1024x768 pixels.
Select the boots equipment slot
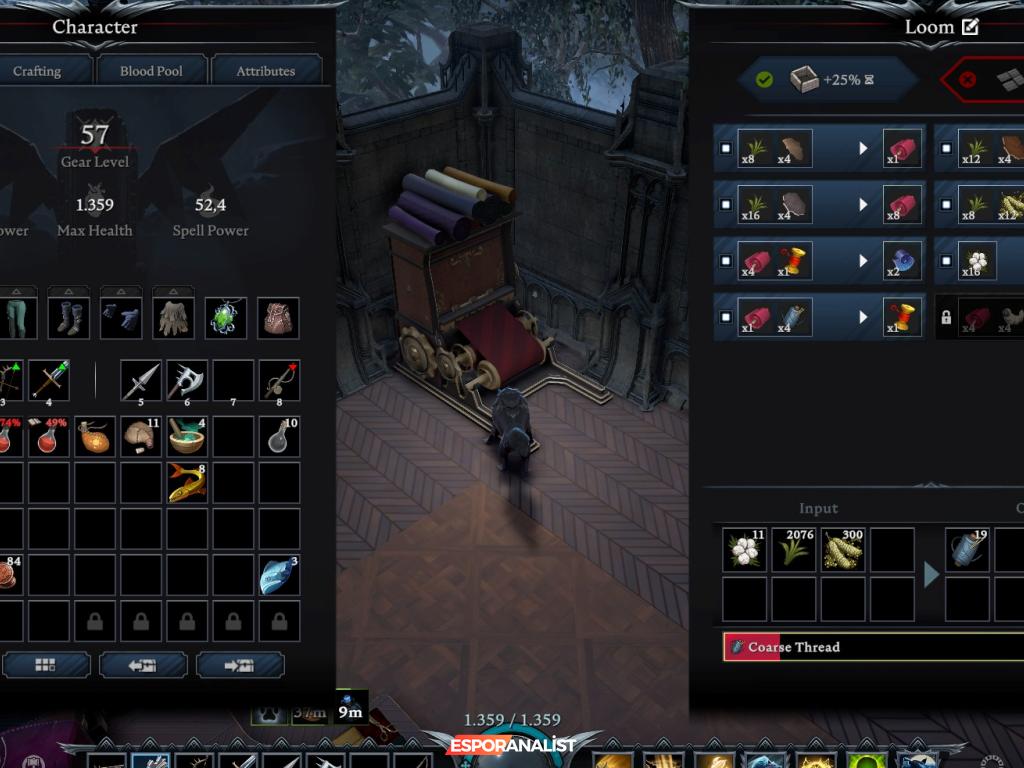pos(69,318)
